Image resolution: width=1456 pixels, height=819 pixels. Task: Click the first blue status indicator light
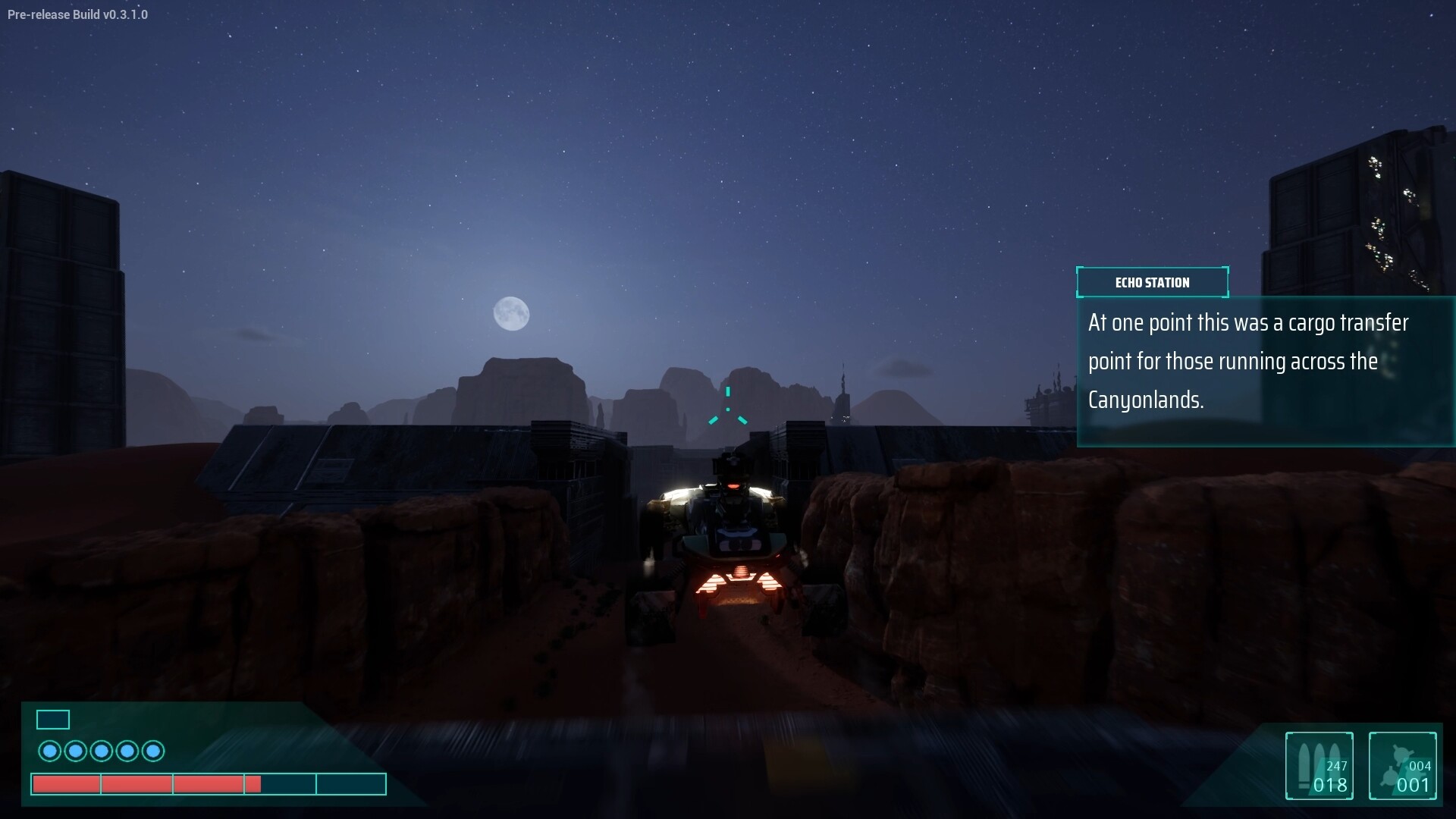coord(50,751)
